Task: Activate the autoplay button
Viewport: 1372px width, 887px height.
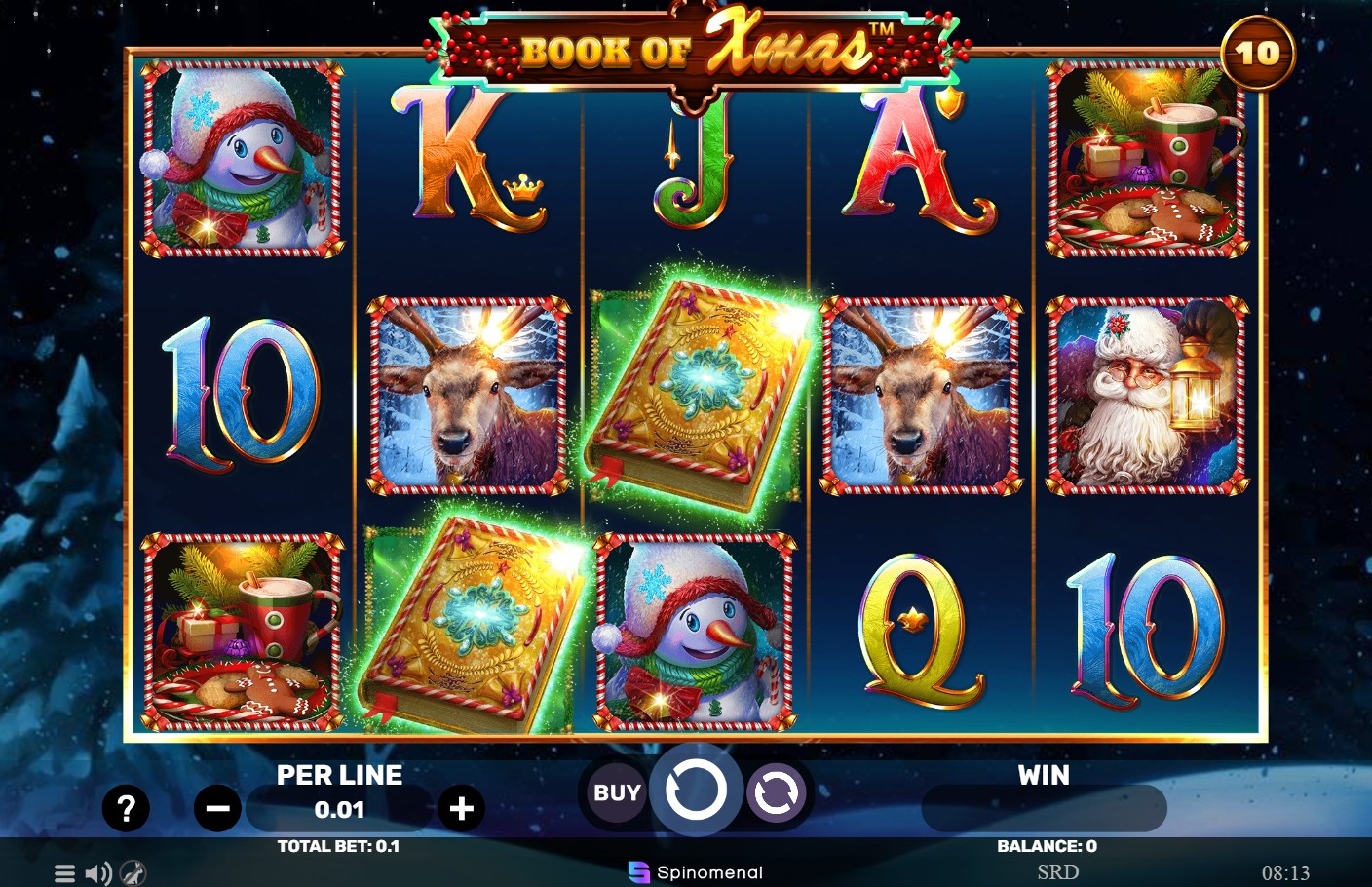Action: [776, 793]
